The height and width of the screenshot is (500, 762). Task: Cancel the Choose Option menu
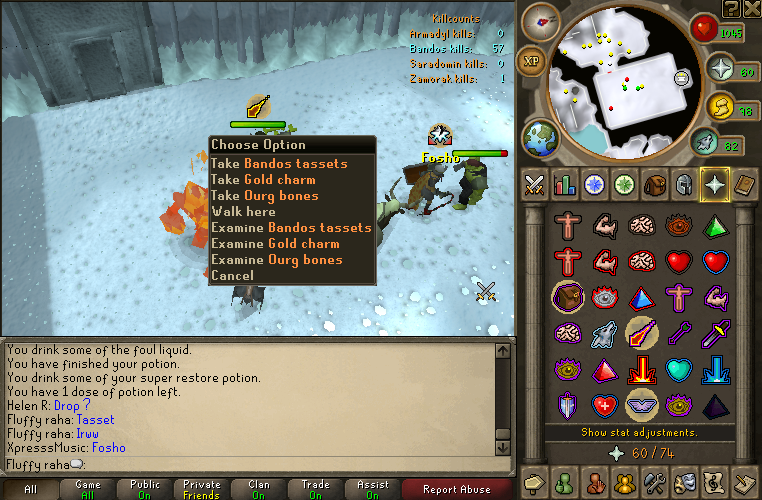click(232, 276)
